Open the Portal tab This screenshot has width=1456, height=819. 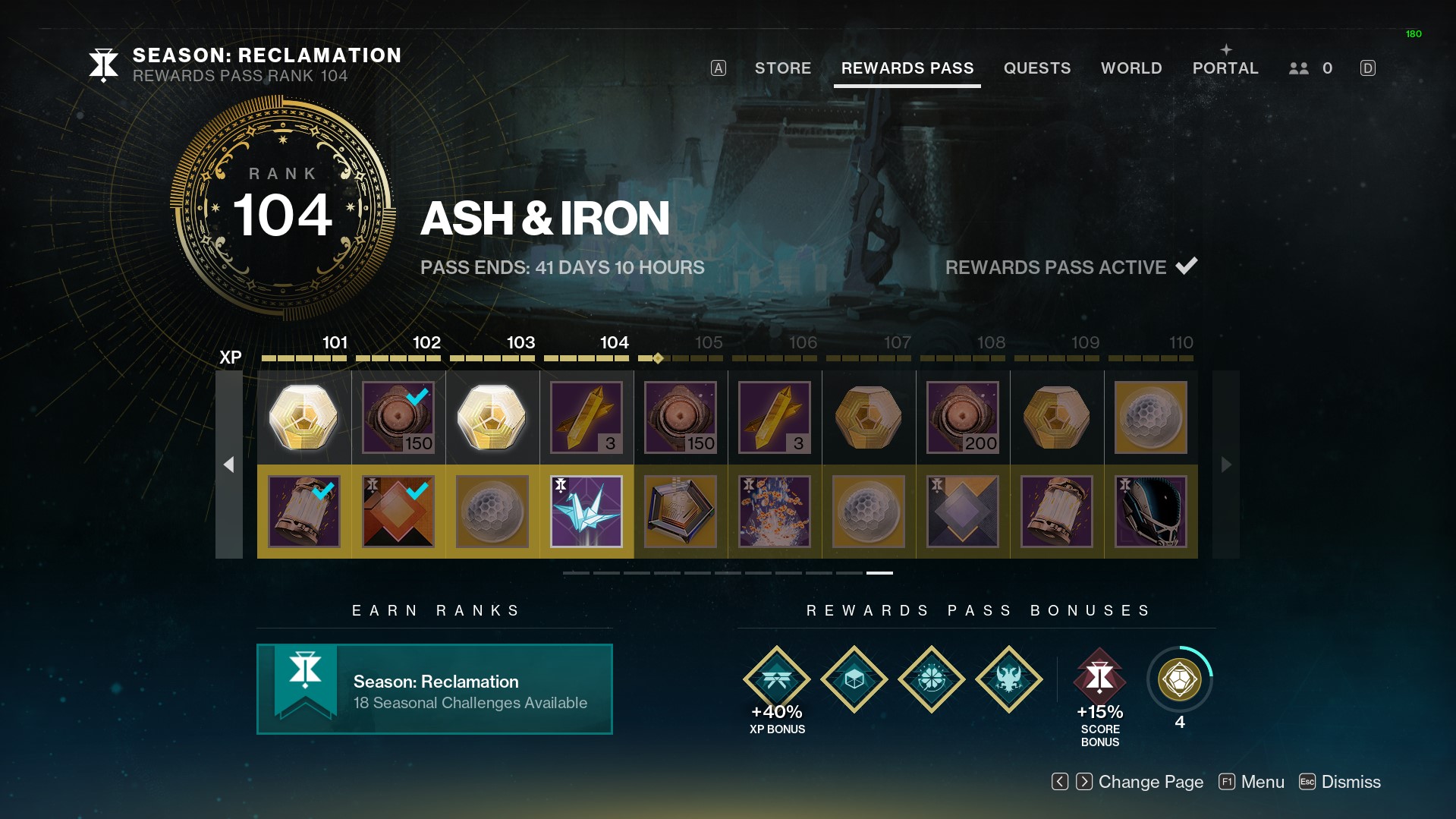pos(1225,68)
